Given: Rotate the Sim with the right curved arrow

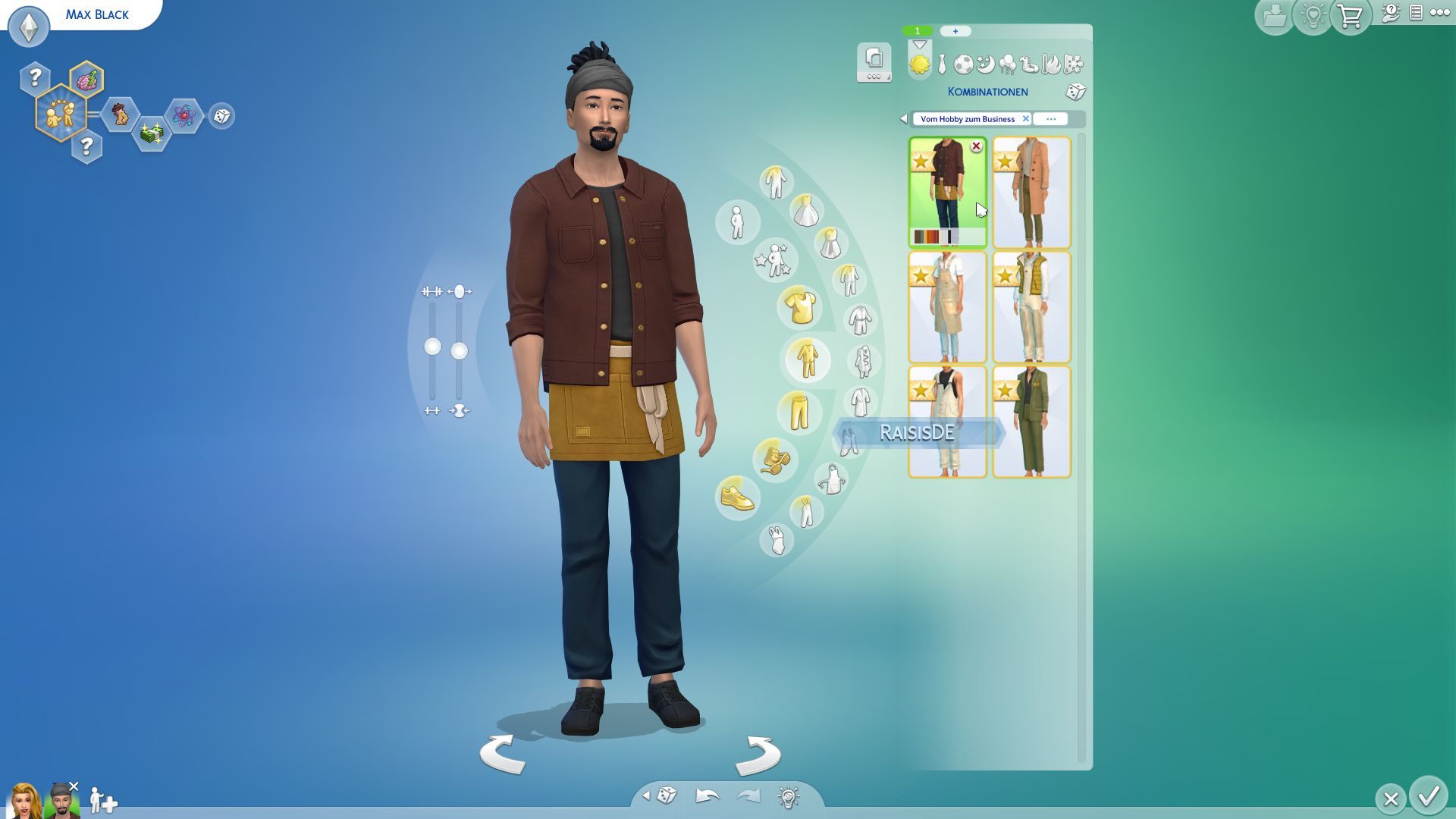Looking at the screenshot, I should [757, 754].
